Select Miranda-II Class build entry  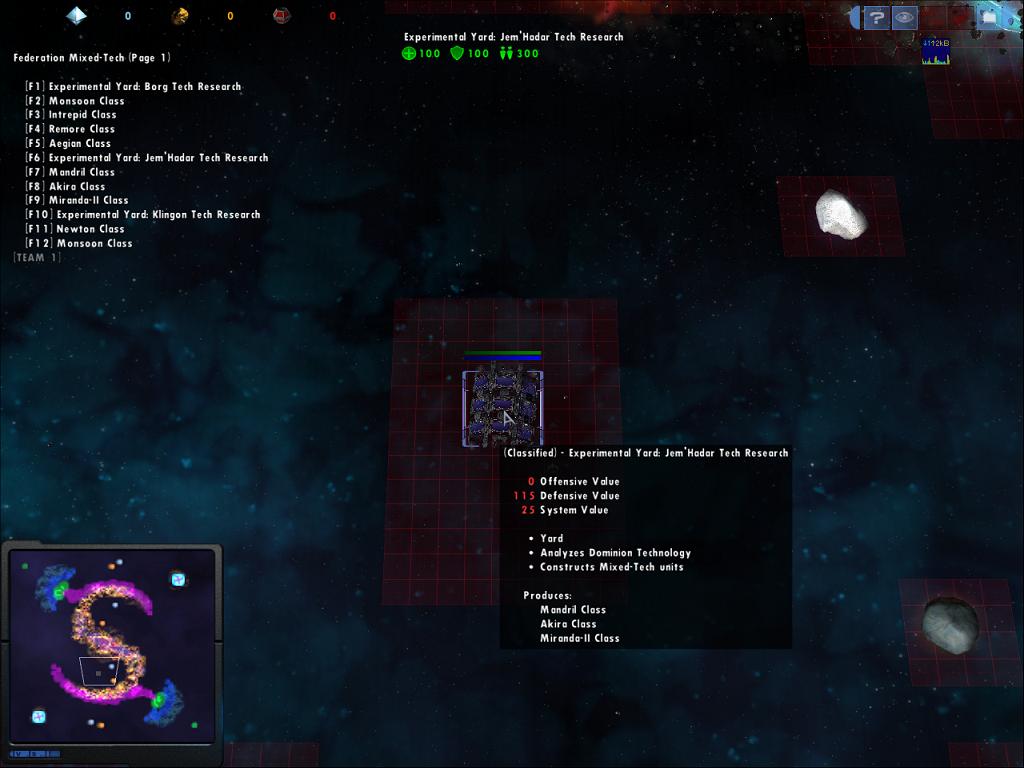(x=88, y=201)
